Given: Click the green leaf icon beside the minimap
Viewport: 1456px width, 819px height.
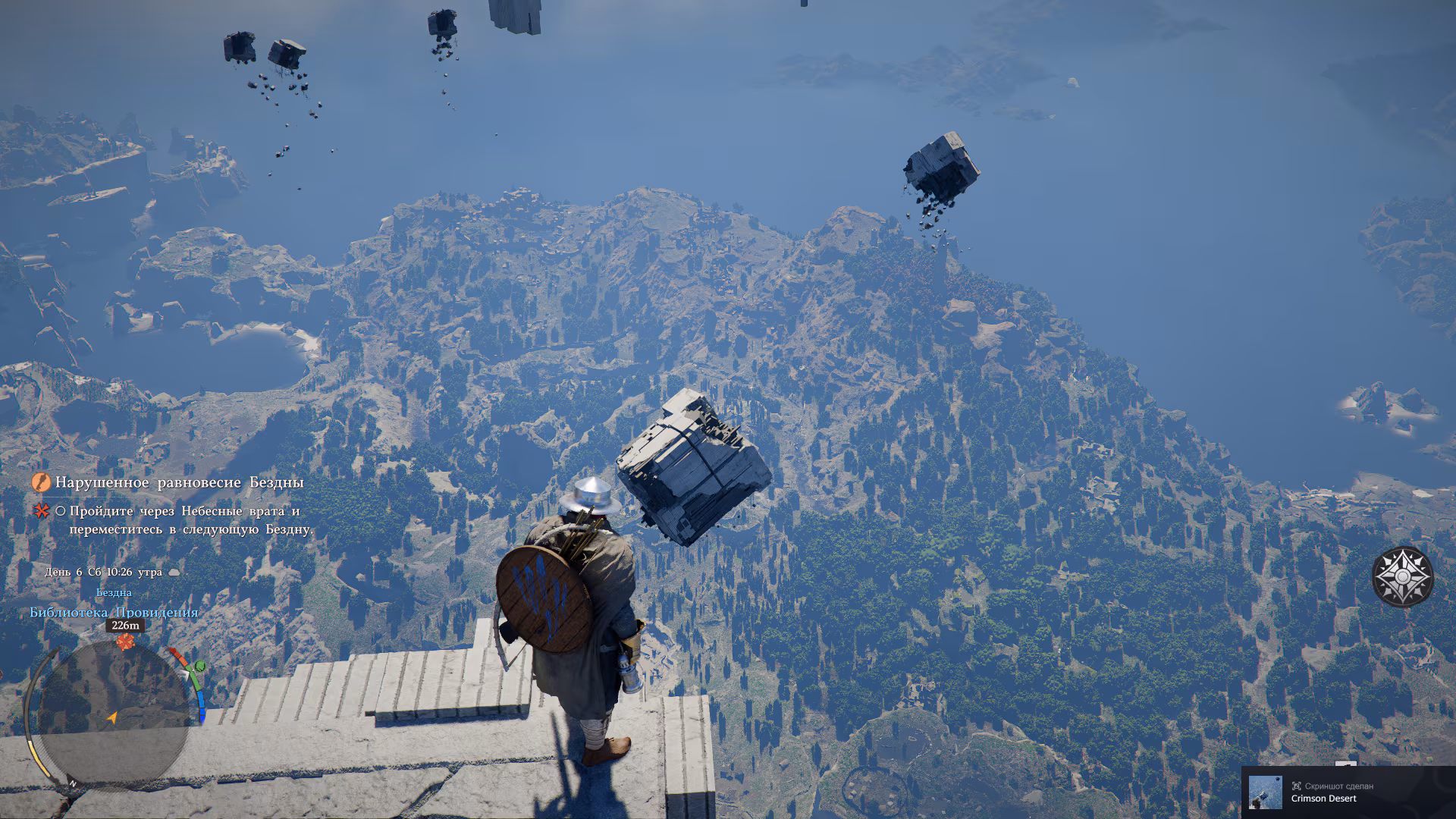Looking at the screenshot, I should (199, 667).
